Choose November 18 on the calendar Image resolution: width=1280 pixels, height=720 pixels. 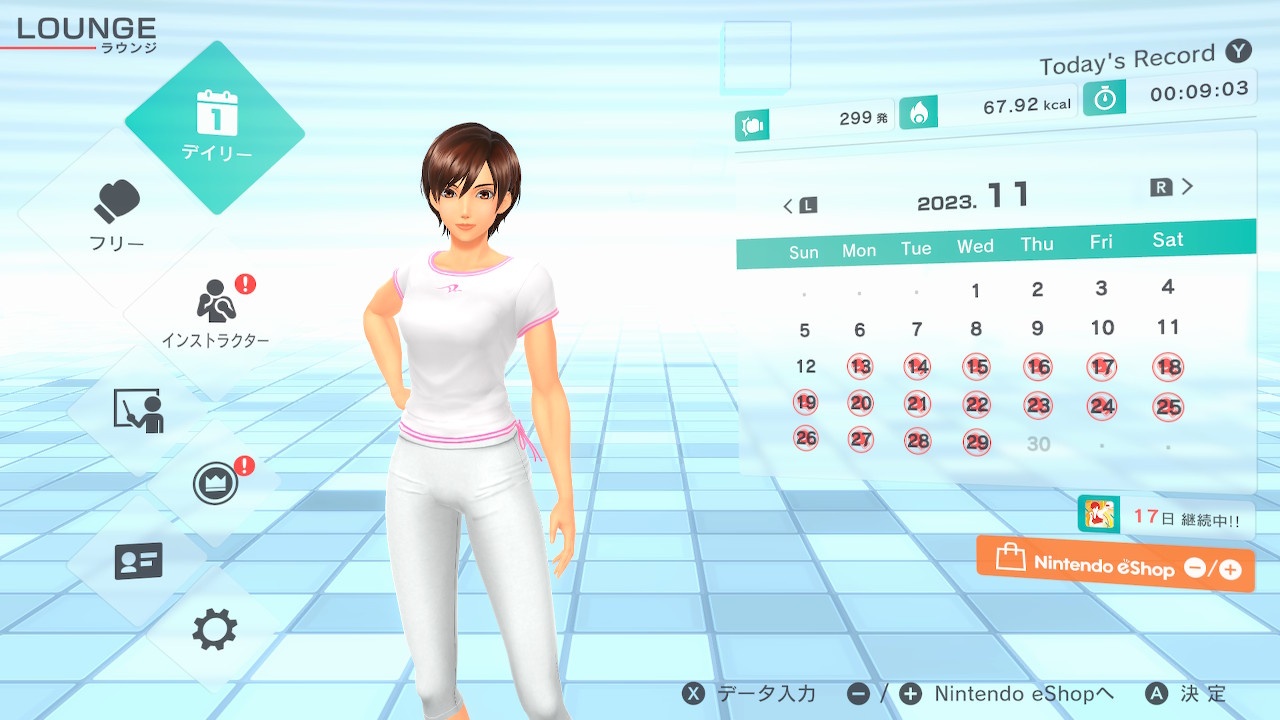[x=1168, y=366]
